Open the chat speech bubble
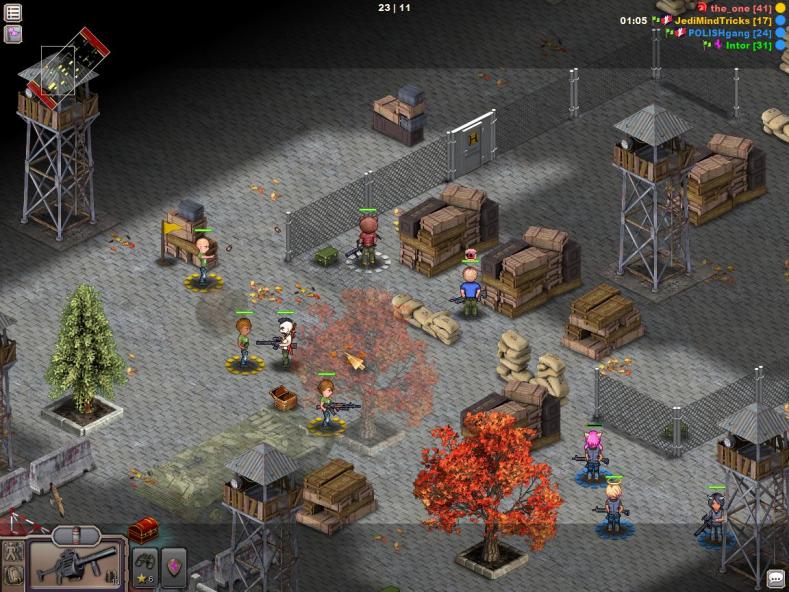Viewport: 789px width, 592px height. [x=775, y=579]
